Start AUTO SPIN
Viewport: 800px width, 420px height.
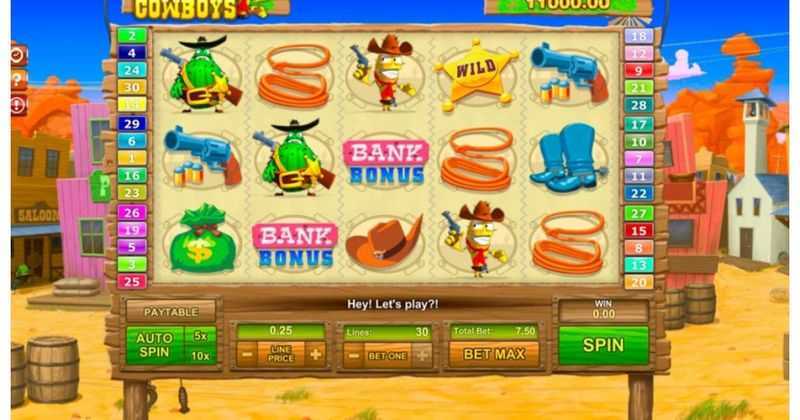153,346
